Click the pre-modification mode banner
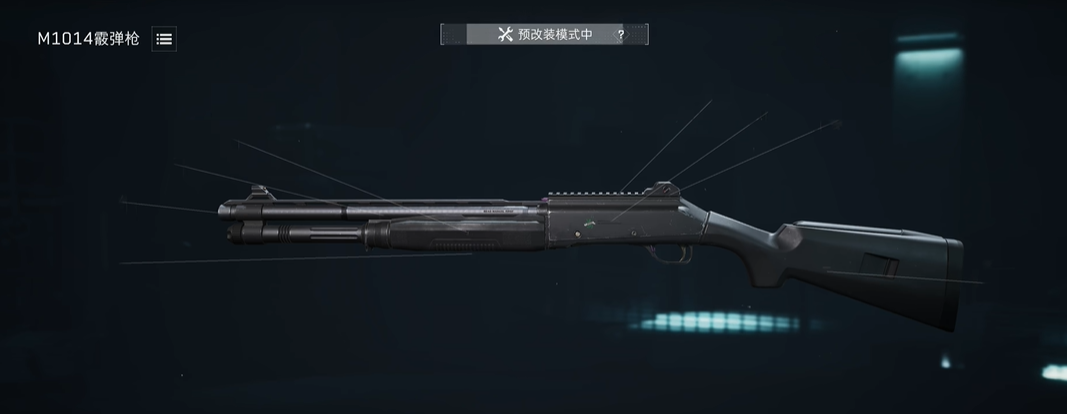 [x=544, y=35]
